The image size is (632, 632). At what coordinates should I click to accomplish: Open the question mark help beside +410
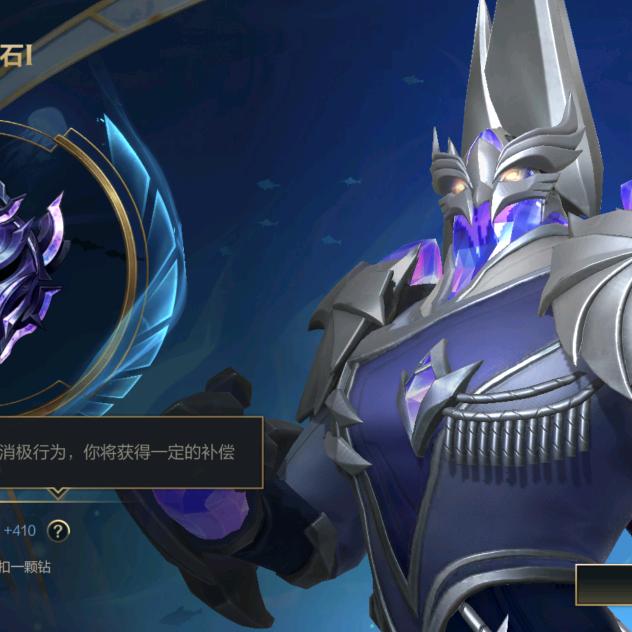(61, 530)
